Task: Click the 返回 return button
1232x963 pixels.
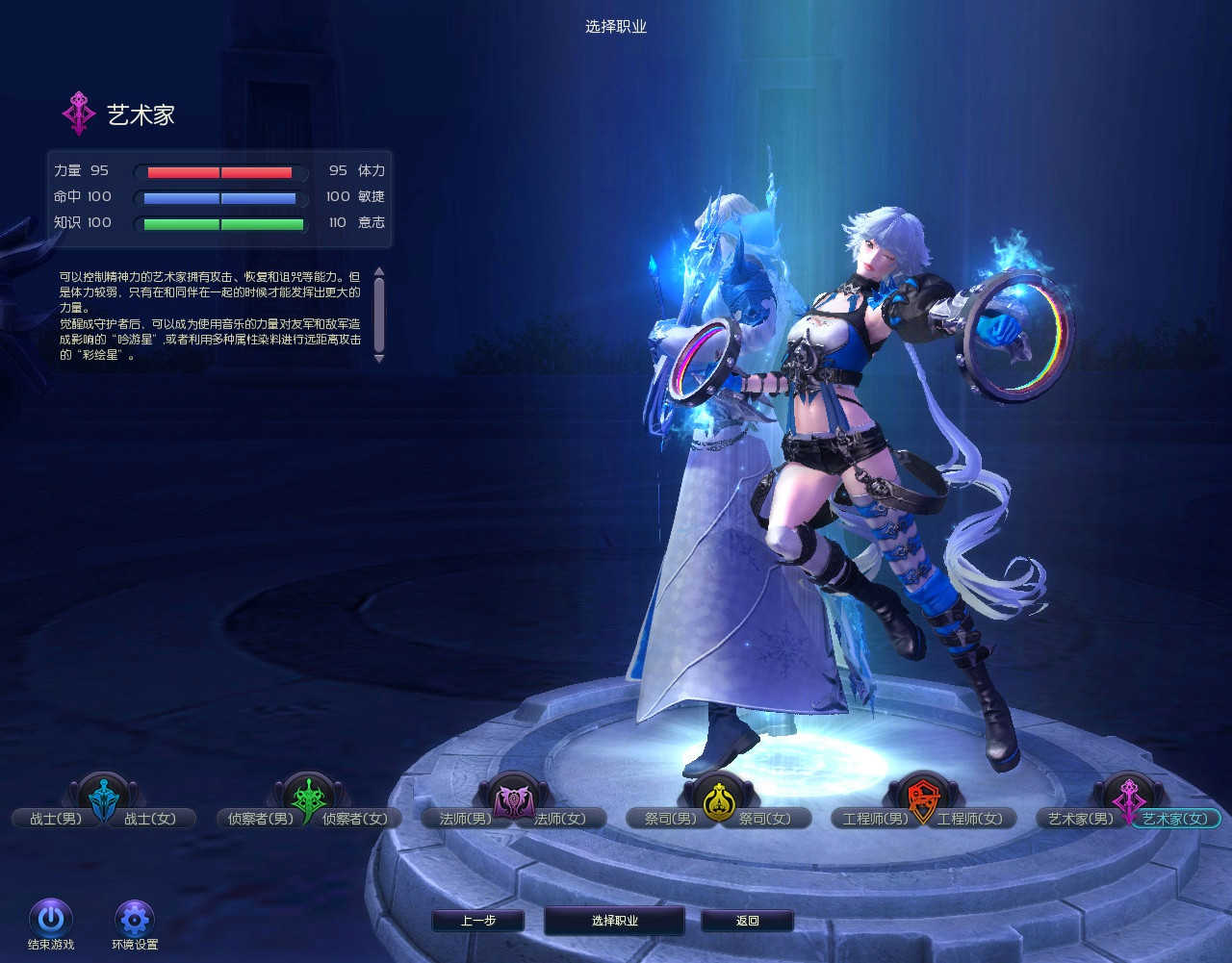Action: point(747,921)
